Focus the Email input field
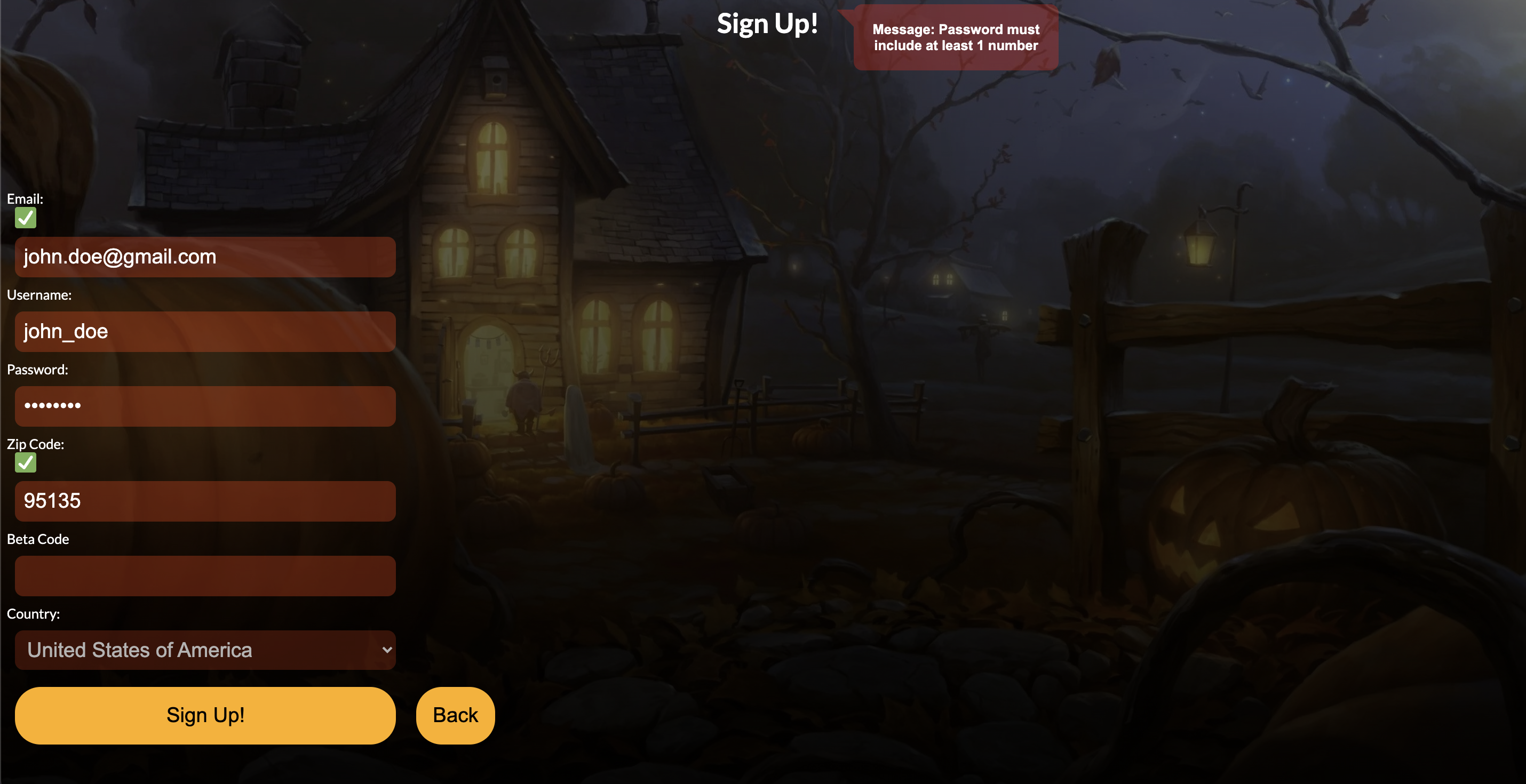 (x=205, y=257)
